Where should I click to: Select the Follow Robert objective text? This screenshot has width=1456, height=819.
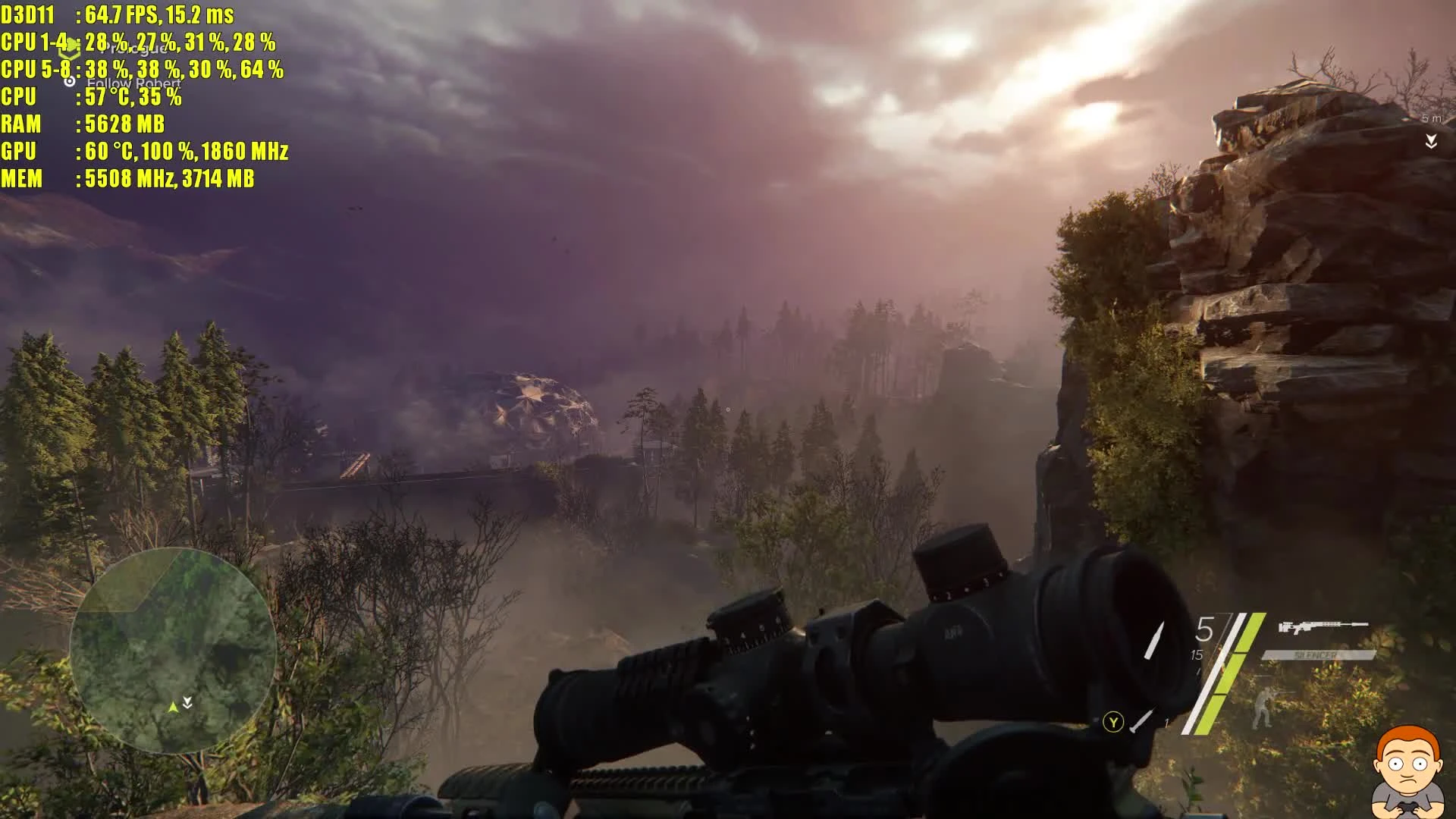(133, 82)
